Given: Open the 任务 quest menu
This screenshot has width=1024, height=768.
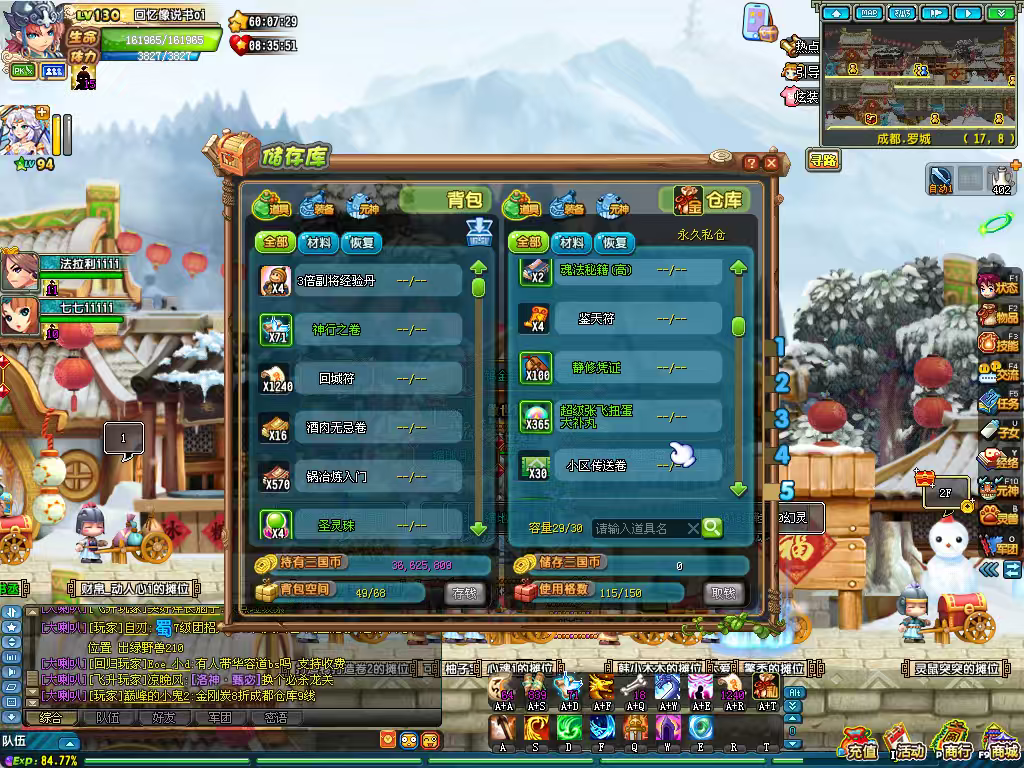Looking at the screenshot, I should [998, 400].
